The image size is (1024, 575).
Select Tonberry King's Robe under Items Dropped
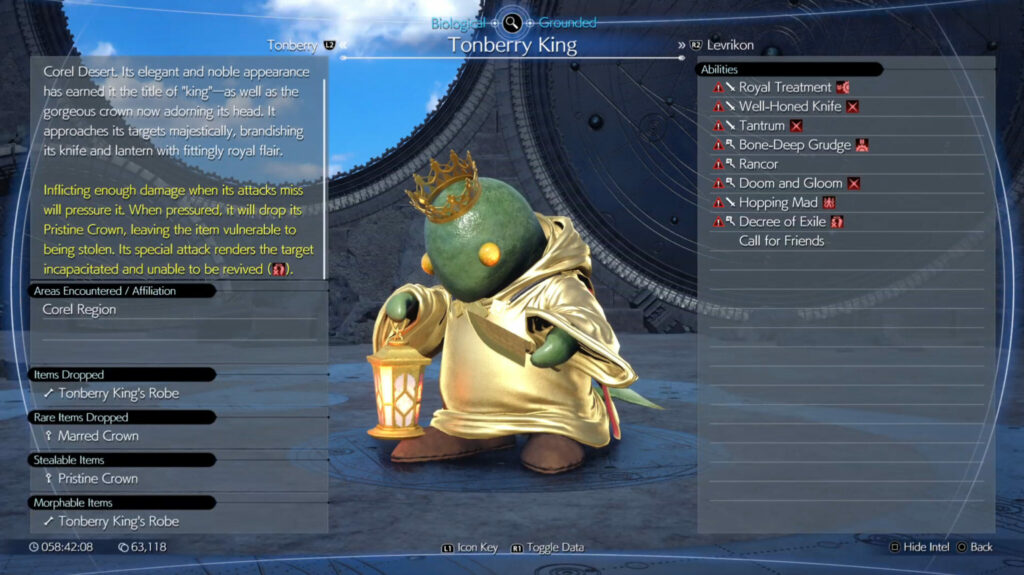pyautogui.click(x=118, y=393)
